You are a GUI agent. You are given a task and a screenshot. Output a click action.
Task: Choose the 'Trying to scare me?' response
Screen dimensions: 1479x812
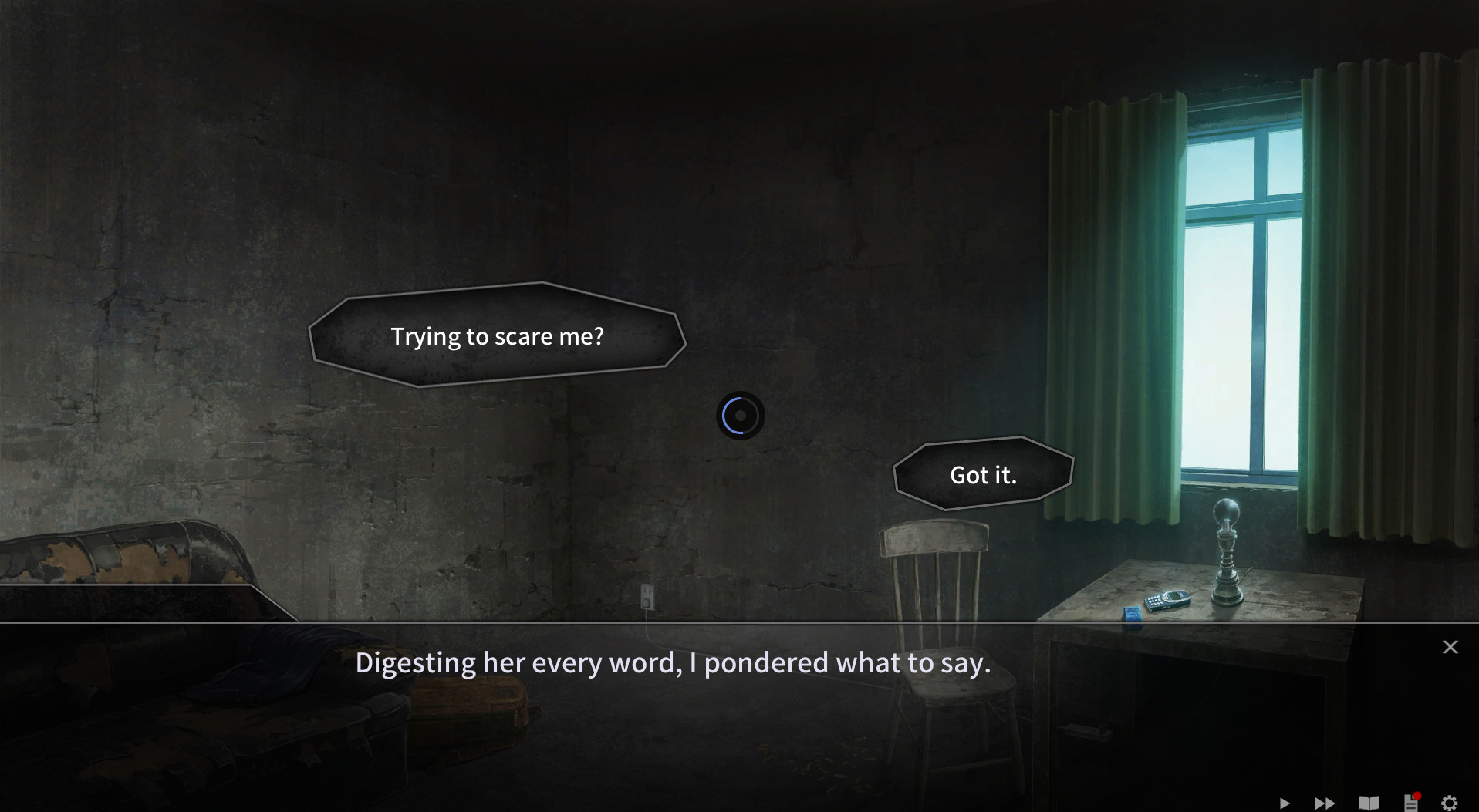pos(498,336)
